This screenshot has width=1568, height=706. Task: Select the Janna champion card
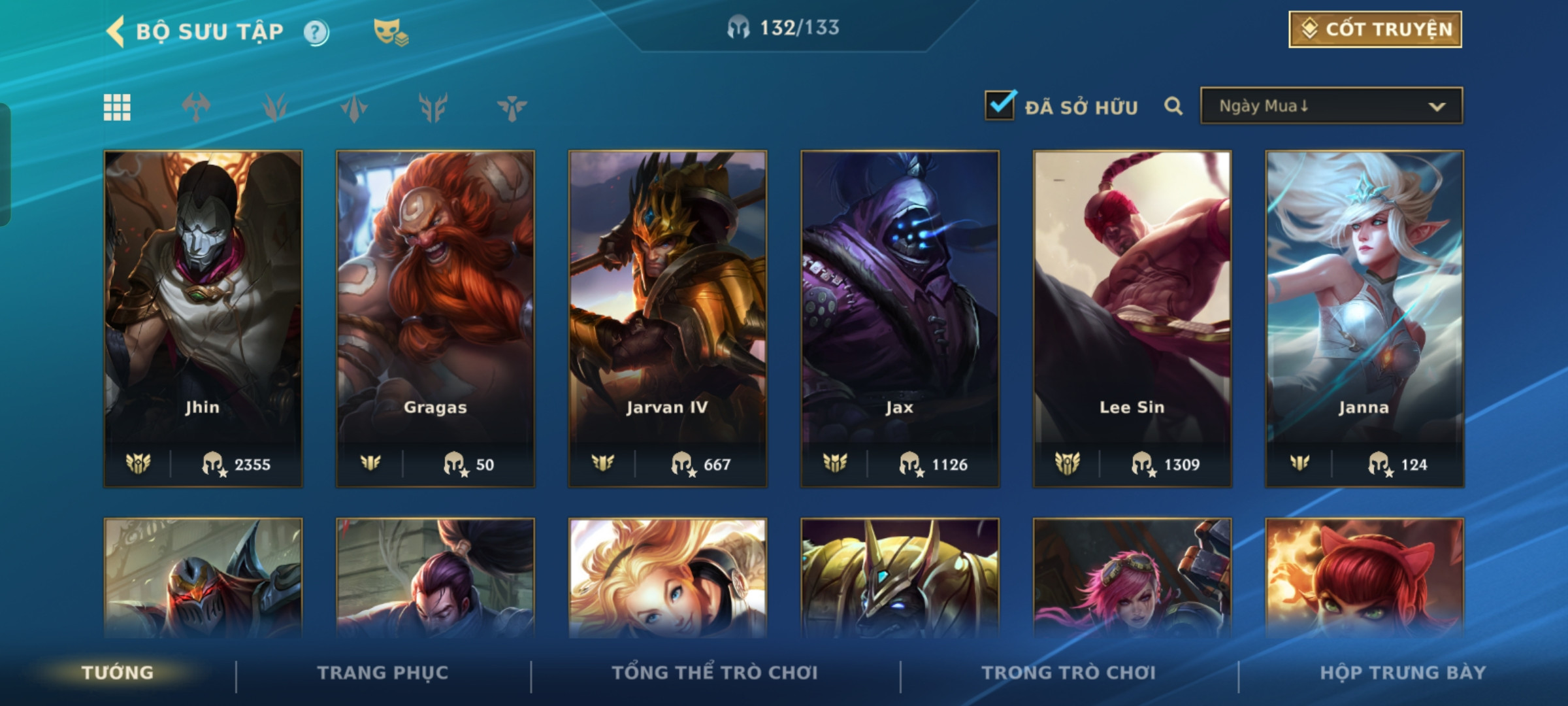click(1364, 318)
